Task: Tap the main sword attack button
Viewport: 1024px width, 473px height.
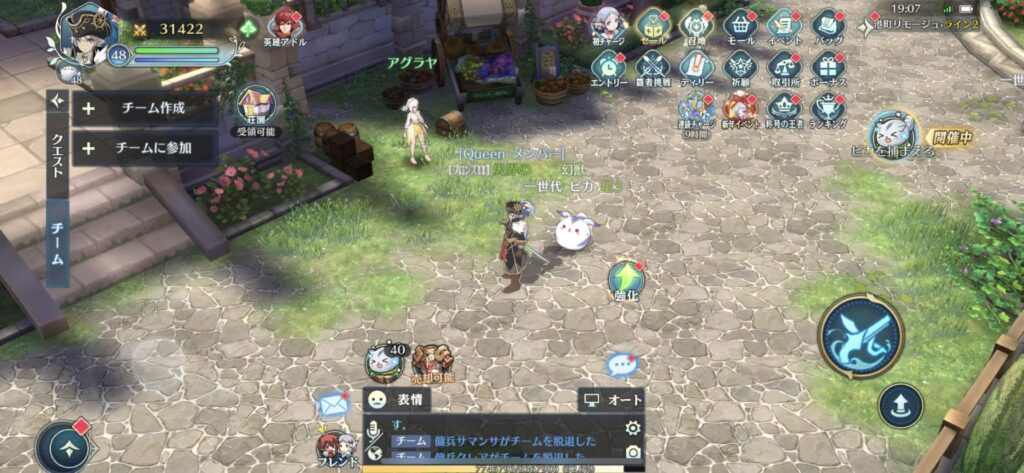Action: (x=860, y=335)
